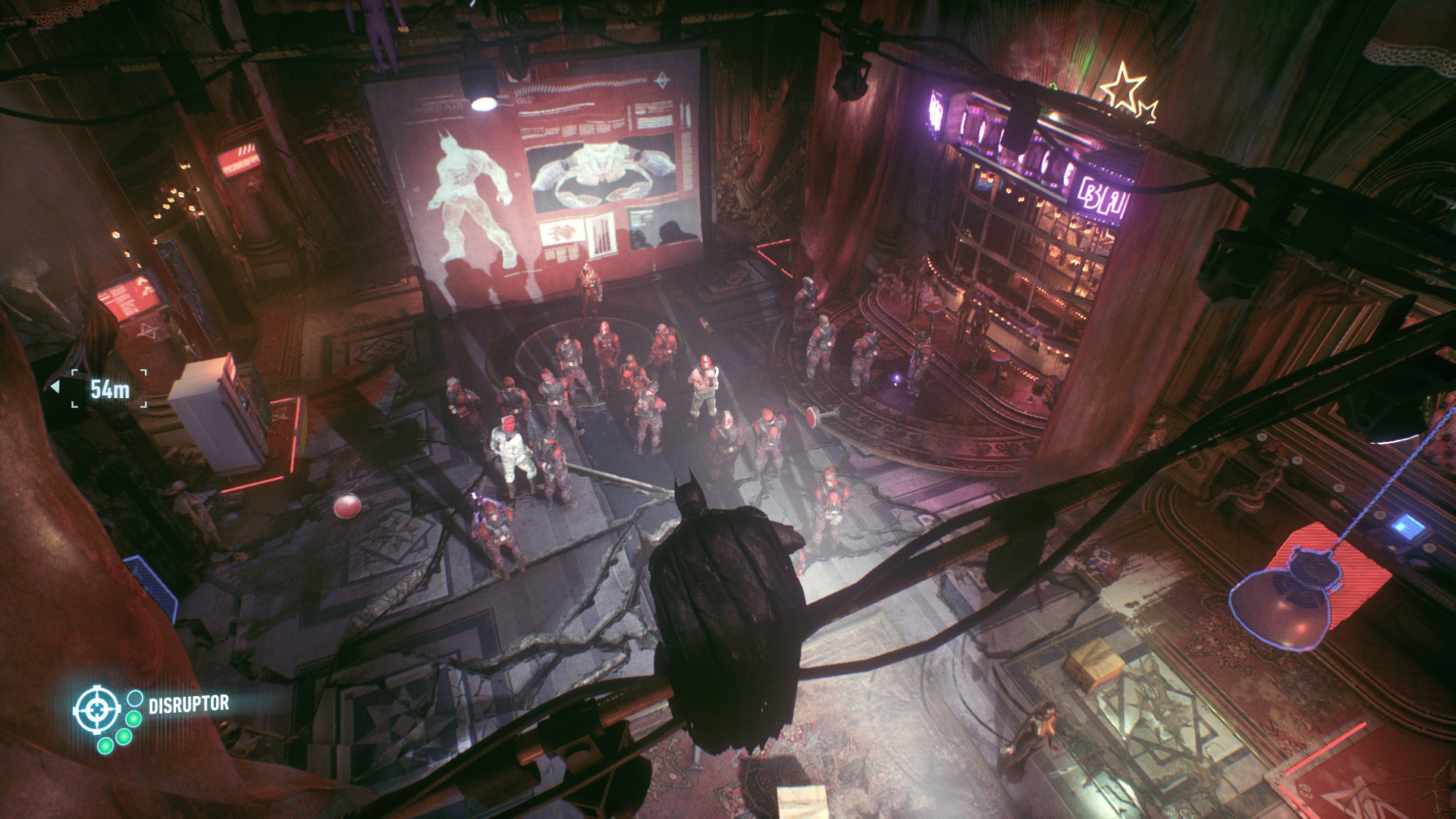Click the 54m objective waypoint marker
This screenshot has height=819, width=1456.
[x=109, y=389]
